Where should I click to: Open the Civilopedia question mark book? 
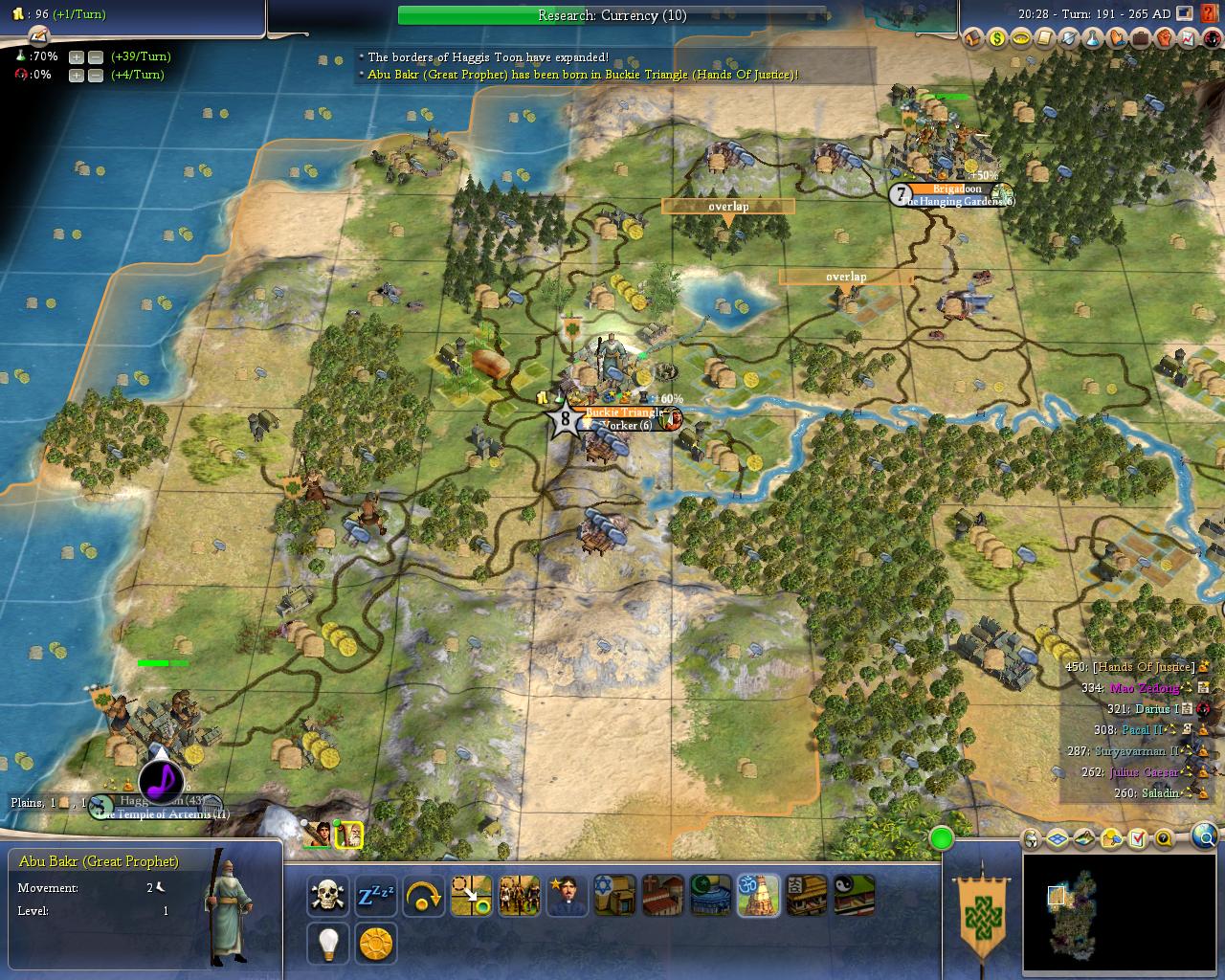coord(1209,14)
